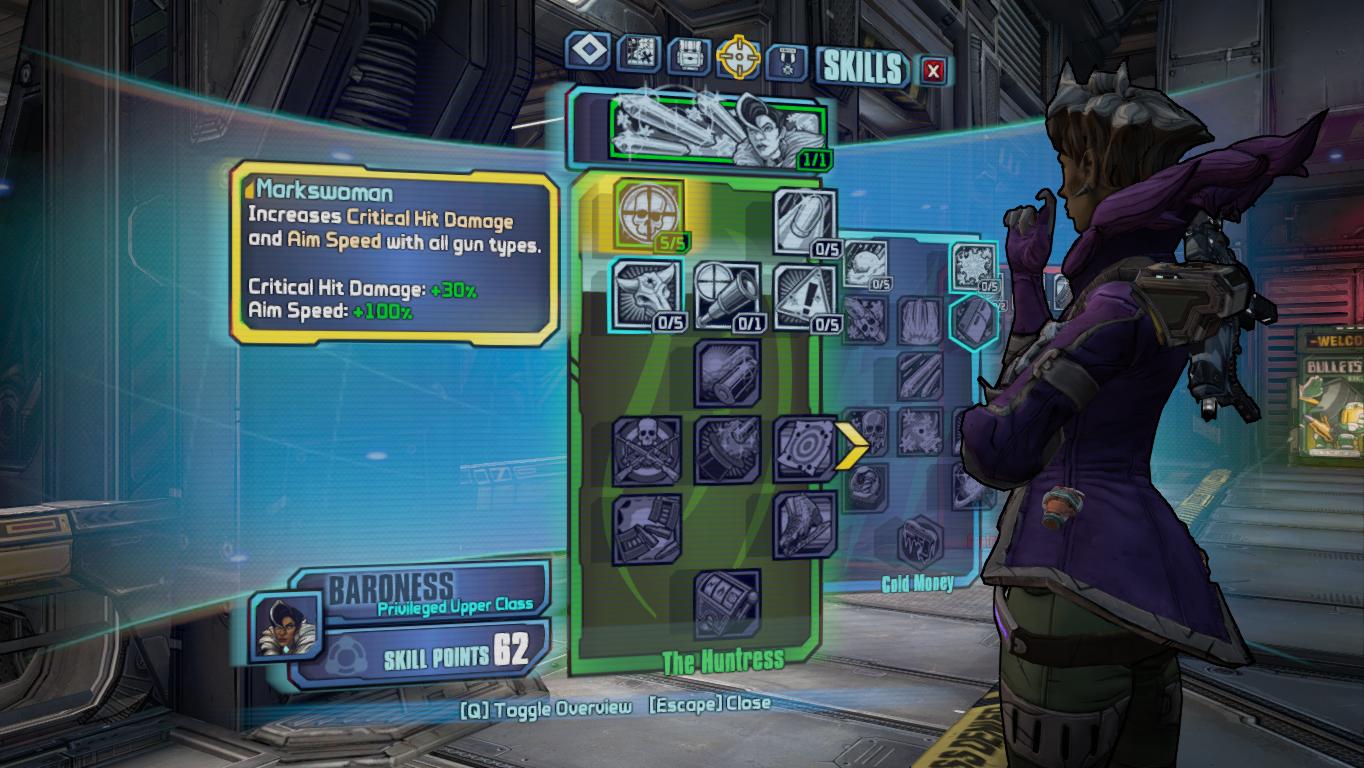Close the Skills menu with the red X
Image resolution: width=1364 pixels, height=768 pixels.
pos(933,70)
